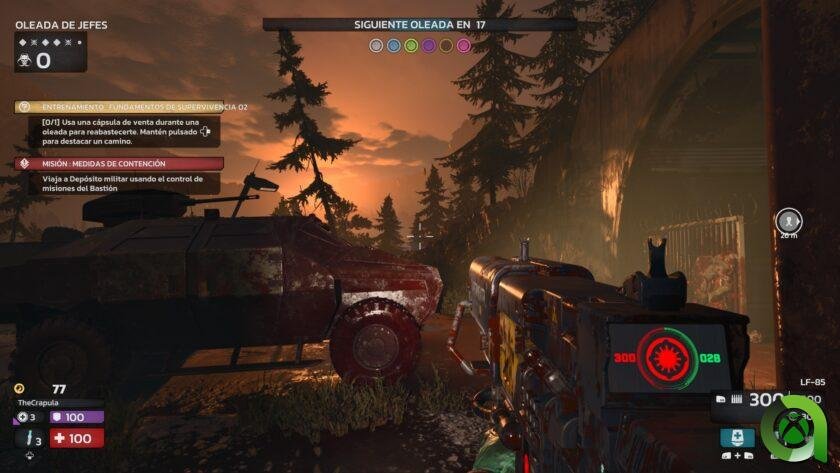The width and height of the screenshot is (840, 473).
Task: Open the Misión: Medidas de Contención tracker
Action: click(118, 163)
